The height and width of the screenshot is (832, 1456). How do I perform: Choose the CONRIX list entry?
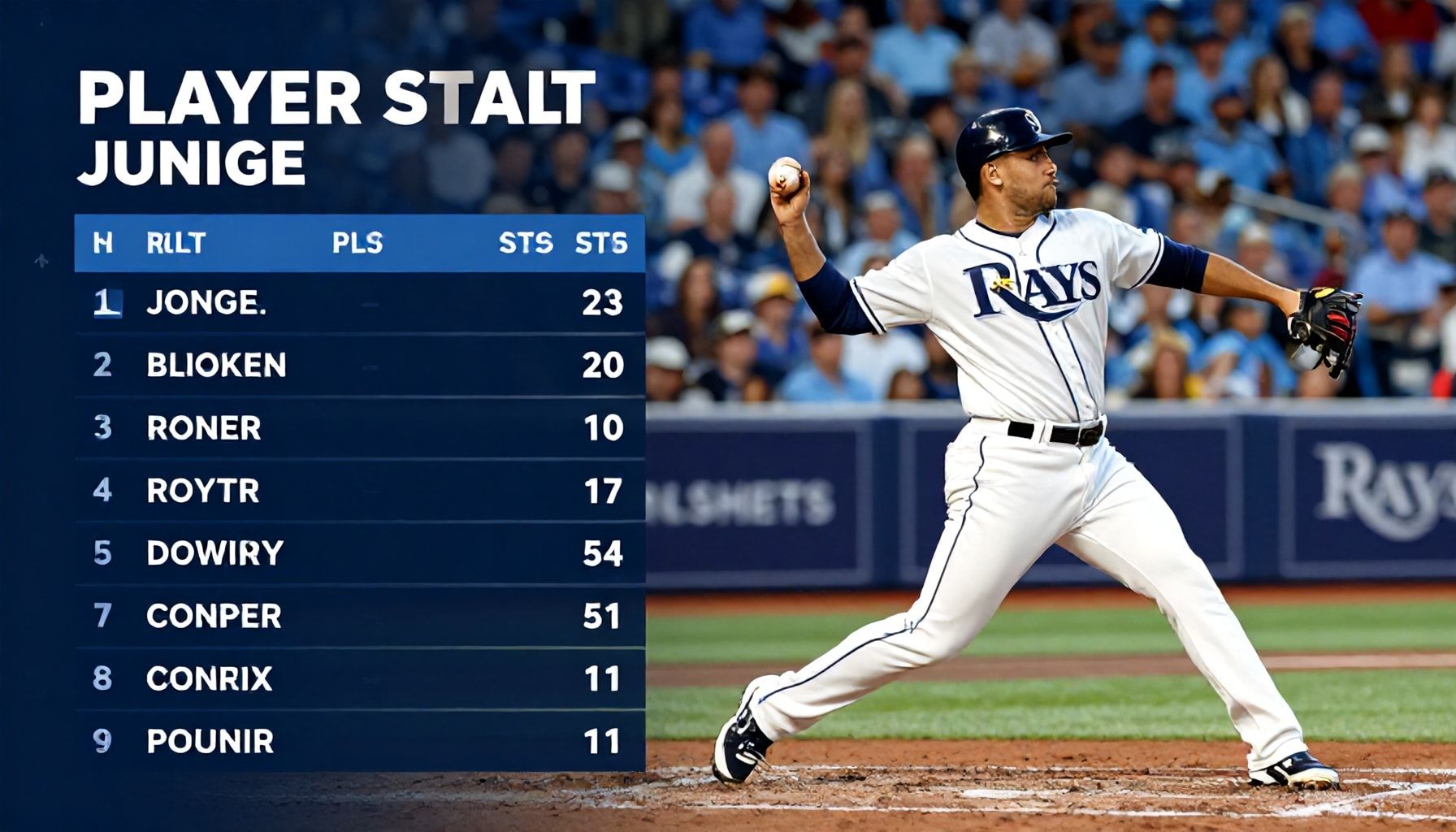(x=359, y=678)
